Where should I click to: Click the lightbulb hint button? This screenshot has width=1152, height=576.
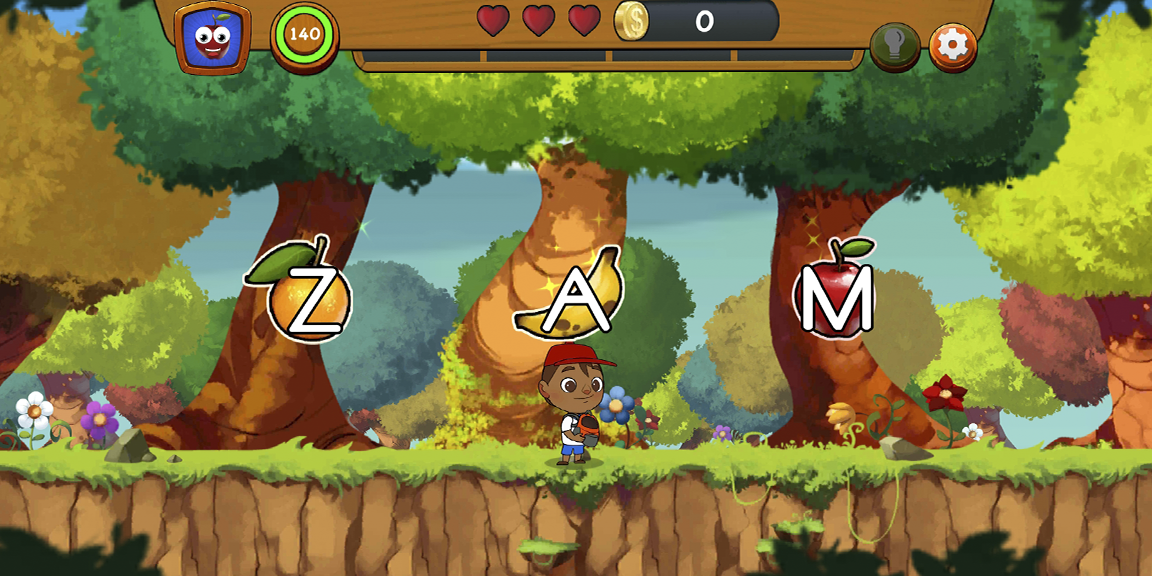(894, 46)
